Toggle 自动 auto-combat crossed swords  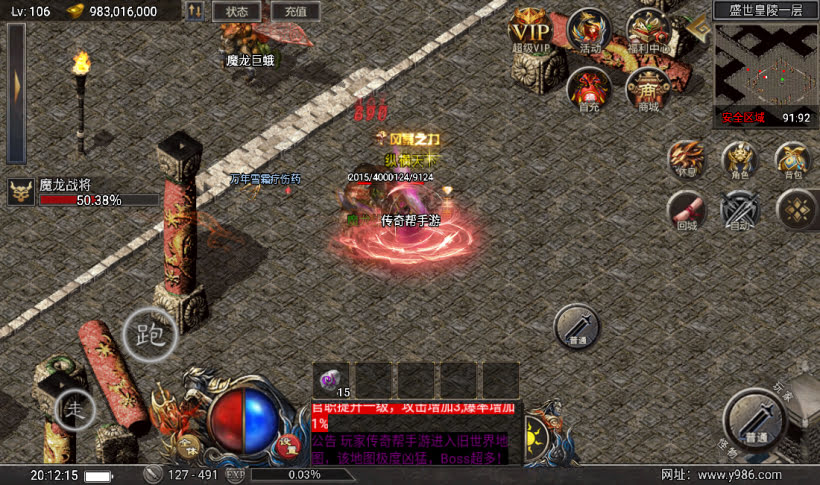click(x=741, y=210)
